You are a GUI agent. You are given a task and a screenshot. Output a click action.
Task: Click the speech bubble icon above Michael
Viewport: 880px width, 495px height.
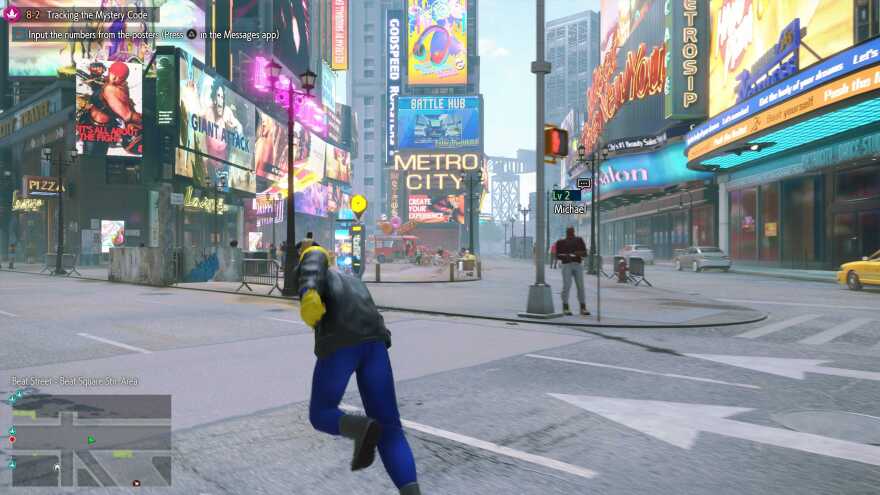584,183
